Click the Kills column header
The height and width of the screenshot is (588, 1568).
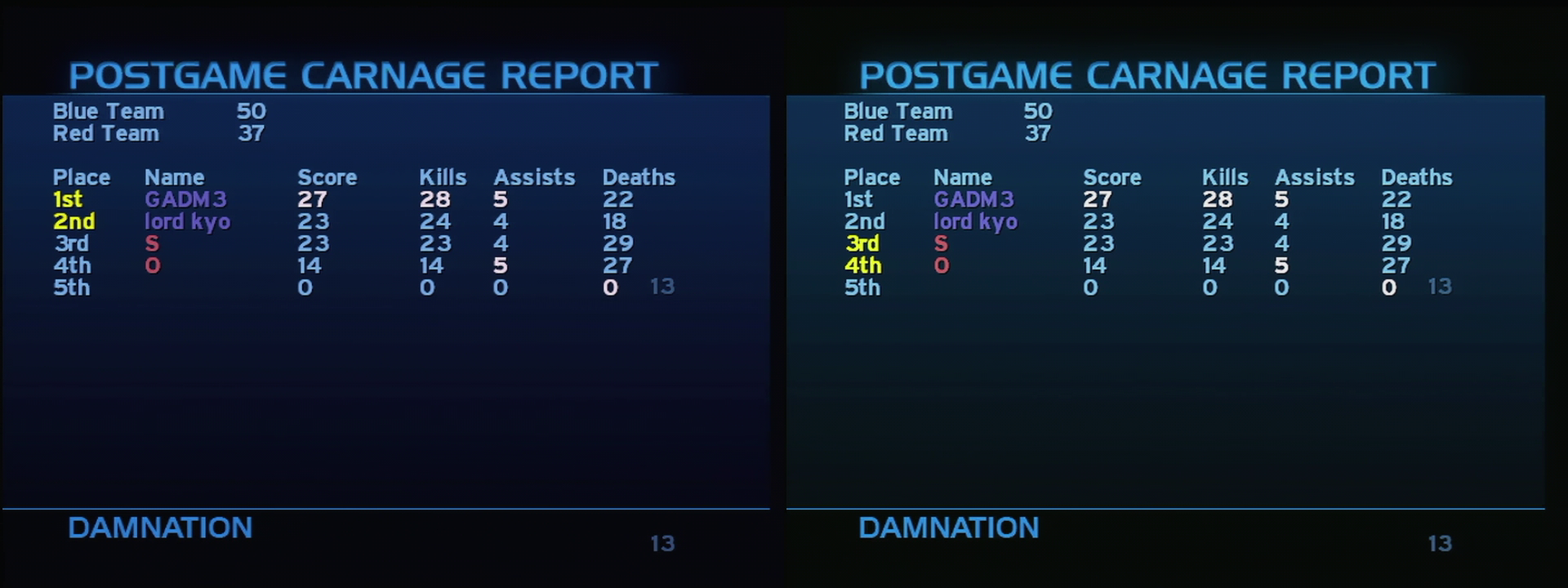click(x=444, y=176)
